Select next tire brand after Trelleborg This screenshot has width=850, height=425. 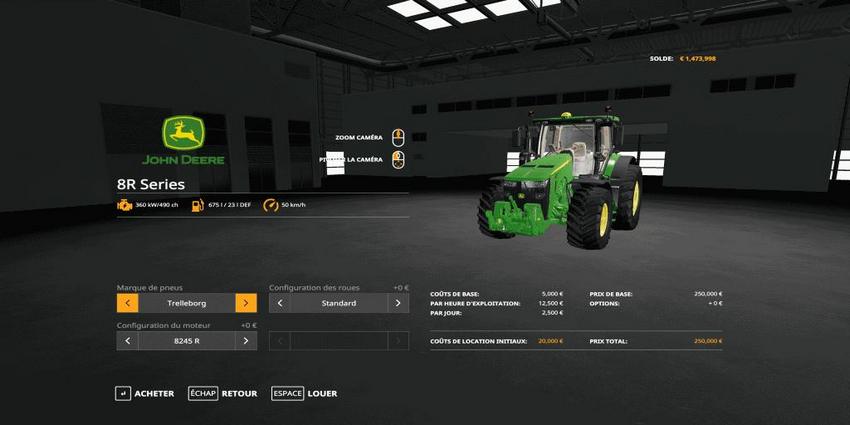point(246,303)
